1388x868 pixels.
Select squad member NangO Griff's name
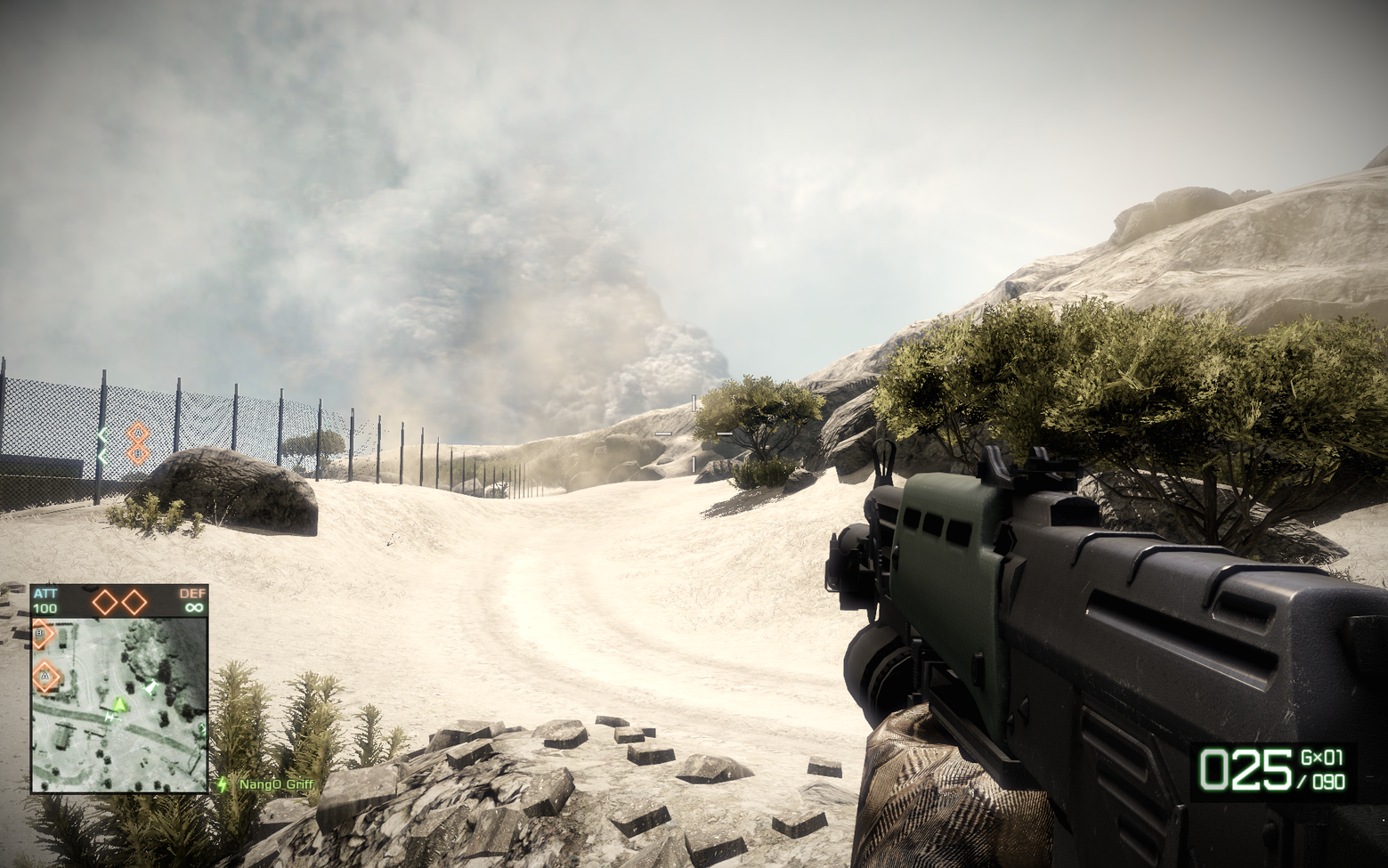[276, 785]
